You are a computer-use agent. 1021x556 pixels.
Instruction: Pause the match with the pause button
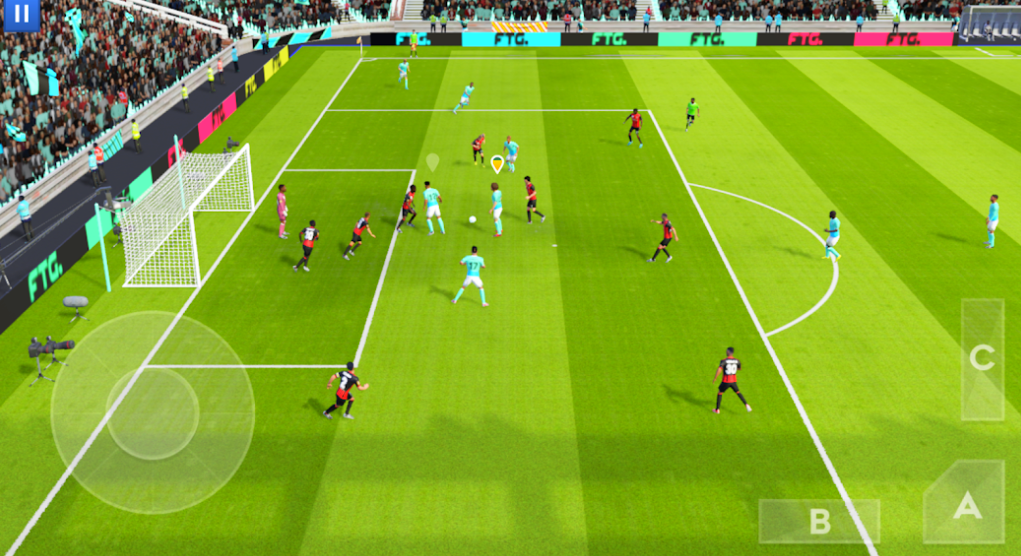21,15
